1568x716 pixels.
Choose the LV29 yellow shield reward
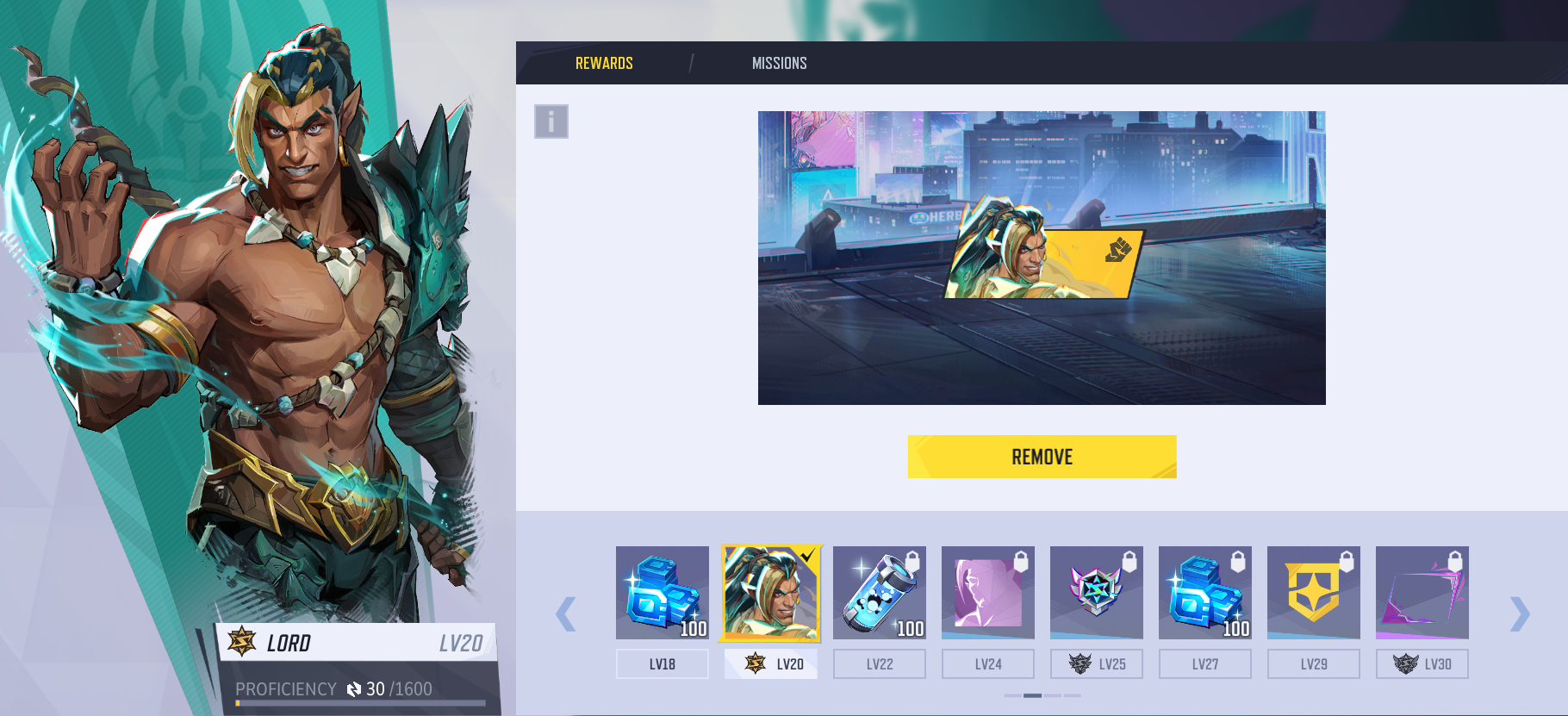pyautogui.click(x=1314, y=593)
